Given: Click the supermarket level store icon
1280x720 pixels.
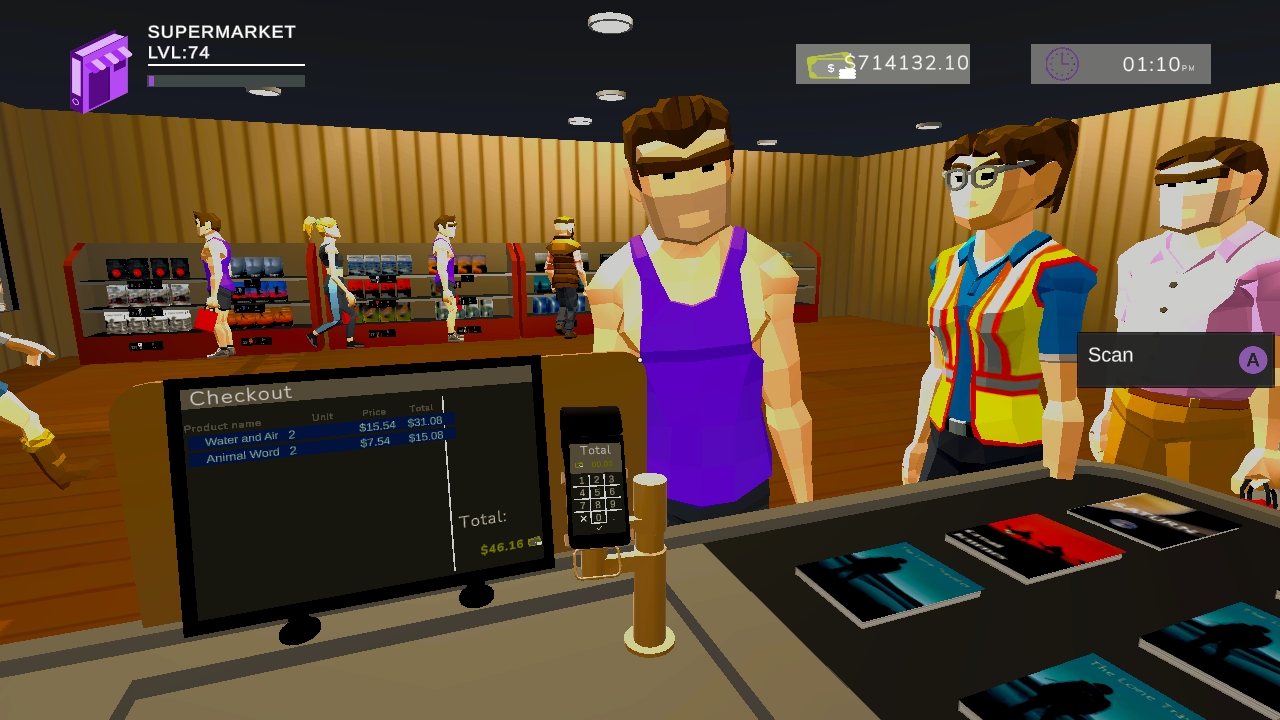Looking at the screenshot, I should 100,62.
